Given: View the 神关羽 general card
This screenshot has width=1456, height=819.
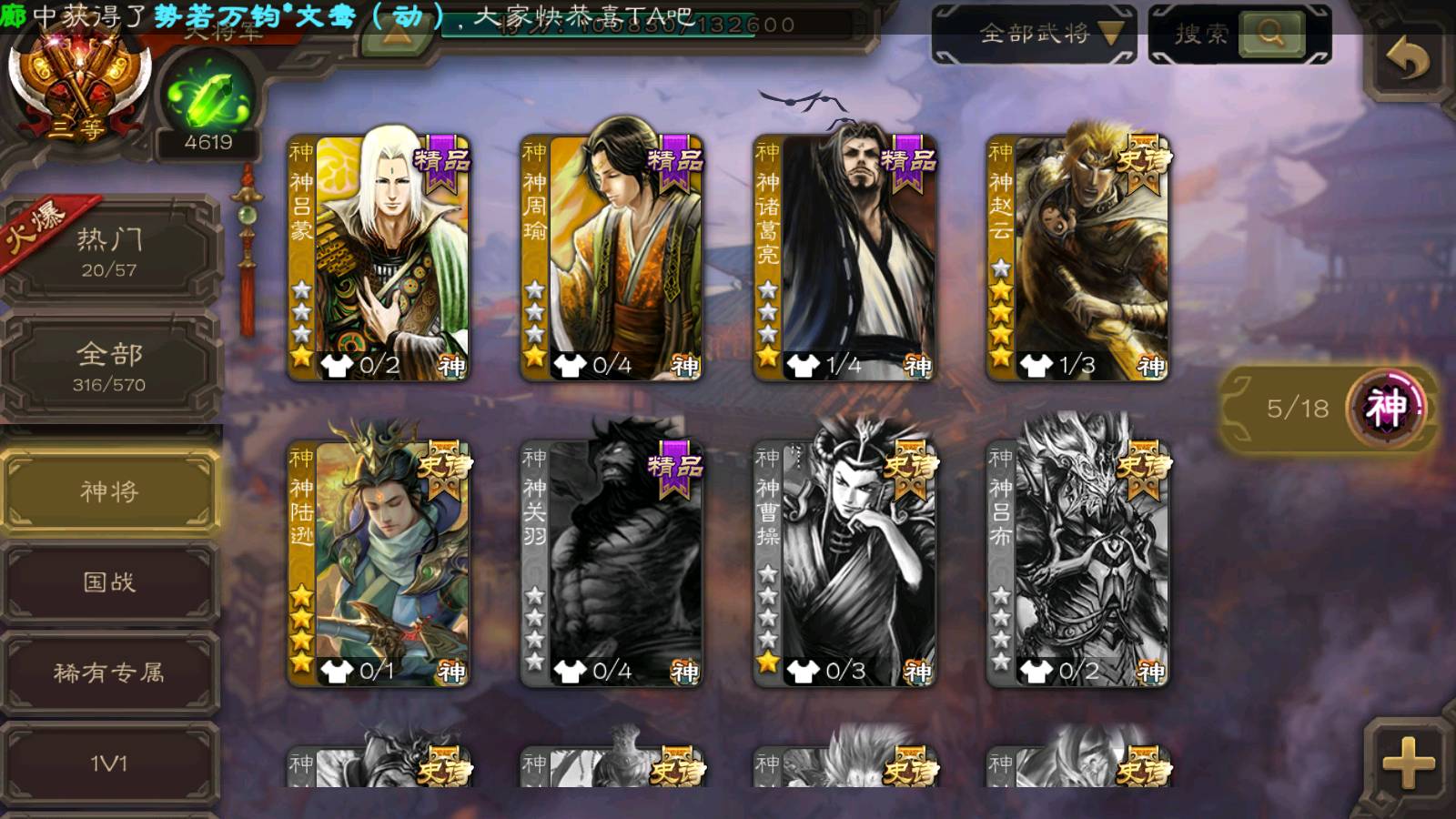Looking at the screenshot, I should coord(612,562).
